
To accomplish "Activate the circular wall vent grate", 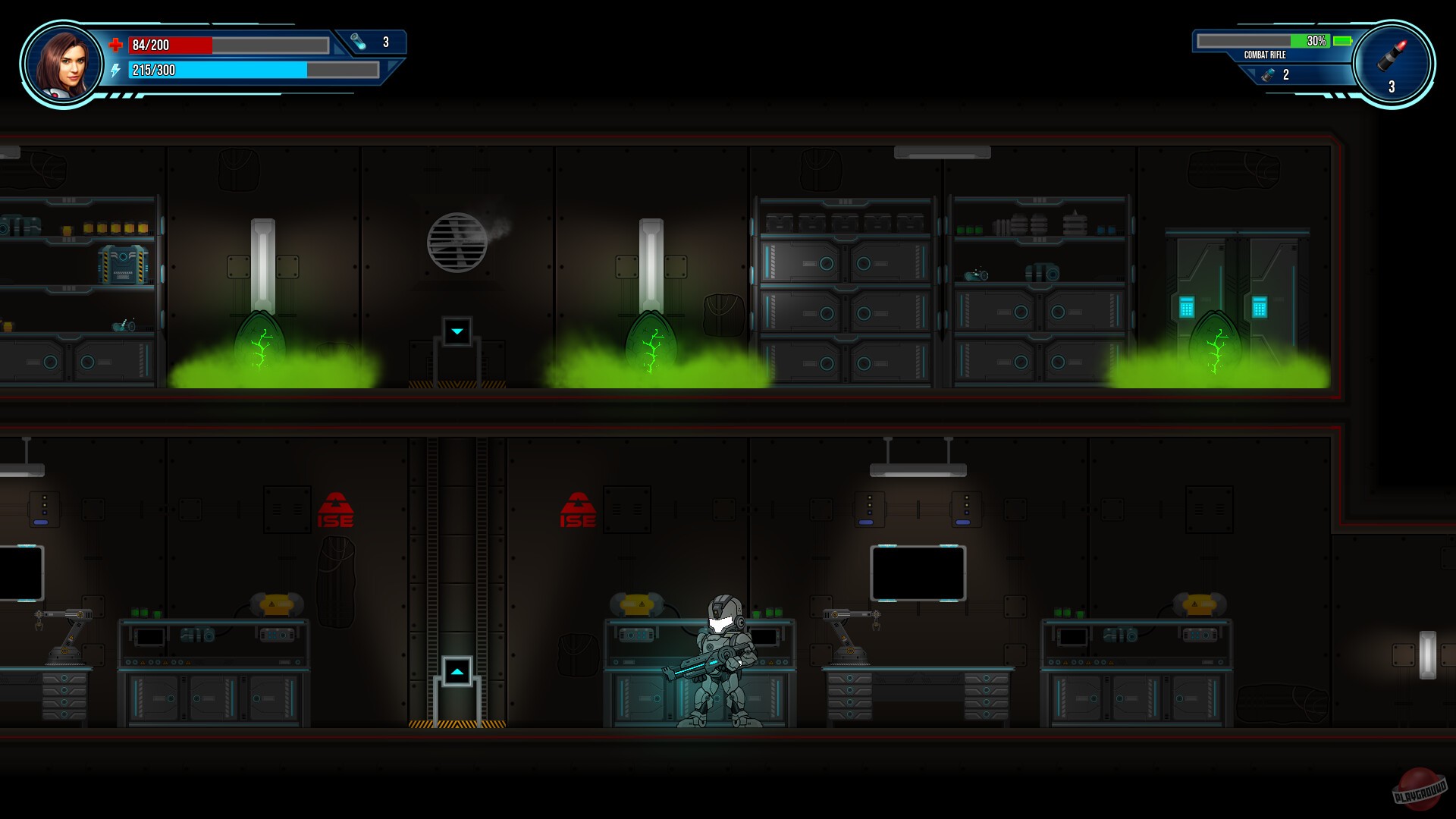I will tap(457, 241).
